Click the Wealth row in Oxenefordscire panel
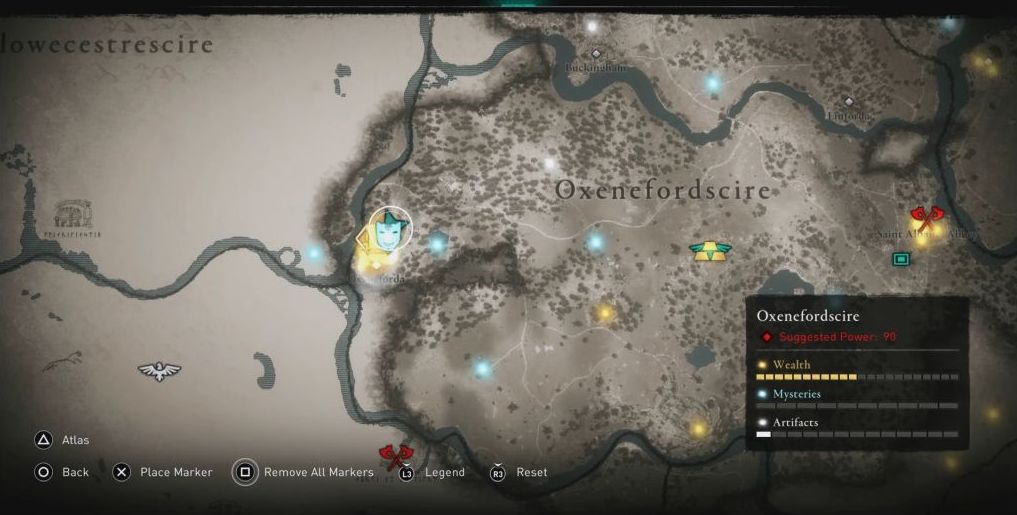 [x=856, y=371]
